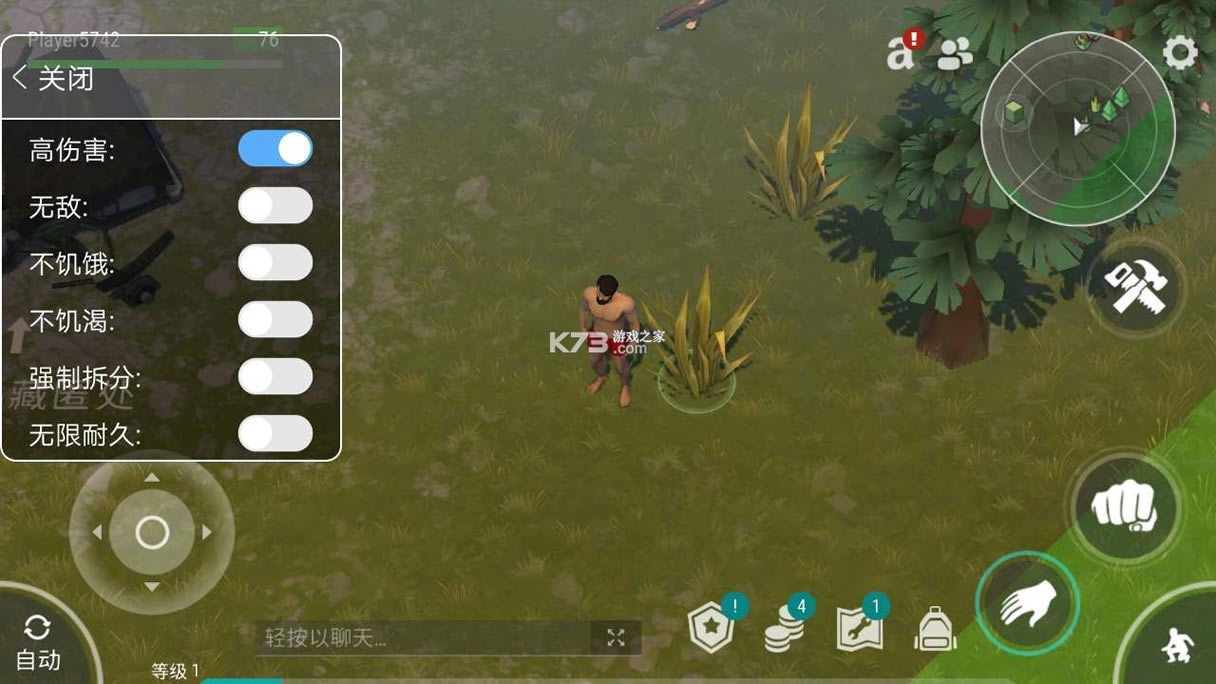This screenshot has width=1216, height=684.
Task: Tap the letter 'a' notification icon
Action: [901, 54]
